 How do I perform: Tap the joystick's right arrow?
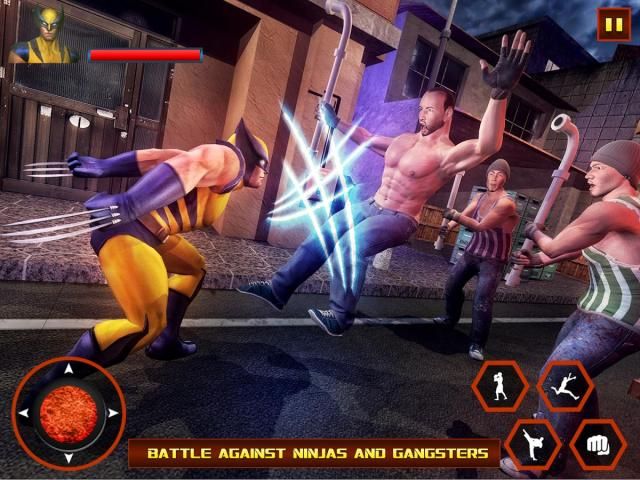pos(111,412)
